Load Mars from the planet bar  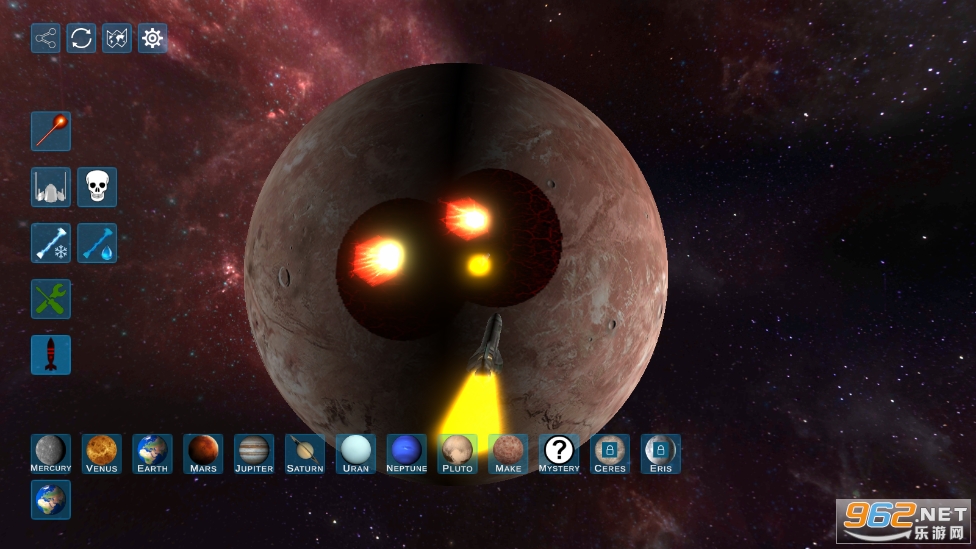tap(204, 453)
